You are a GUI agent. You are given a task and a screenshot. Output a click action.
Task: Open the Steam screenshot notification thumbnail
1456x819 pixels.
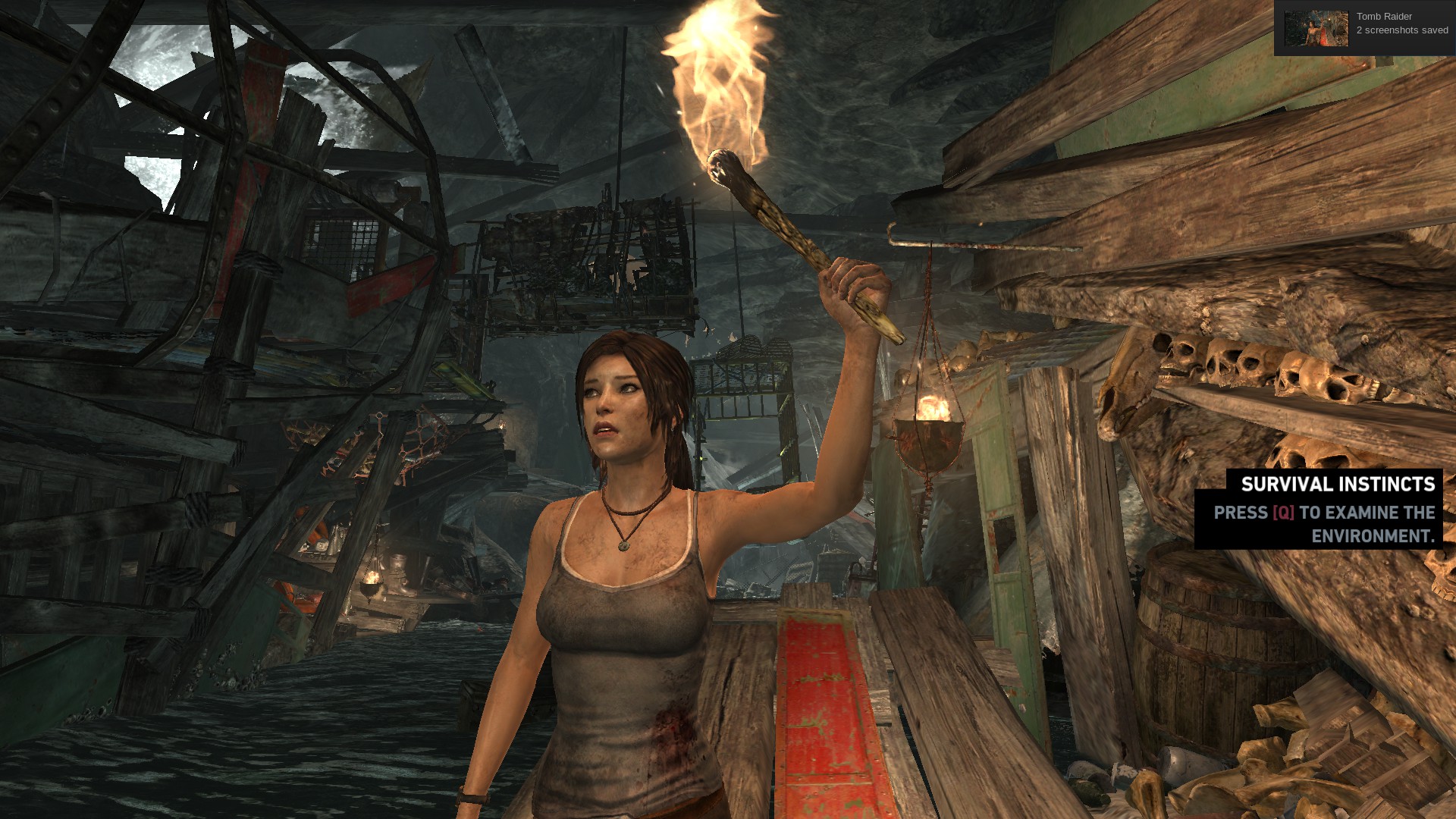[x=1316, y=29]
